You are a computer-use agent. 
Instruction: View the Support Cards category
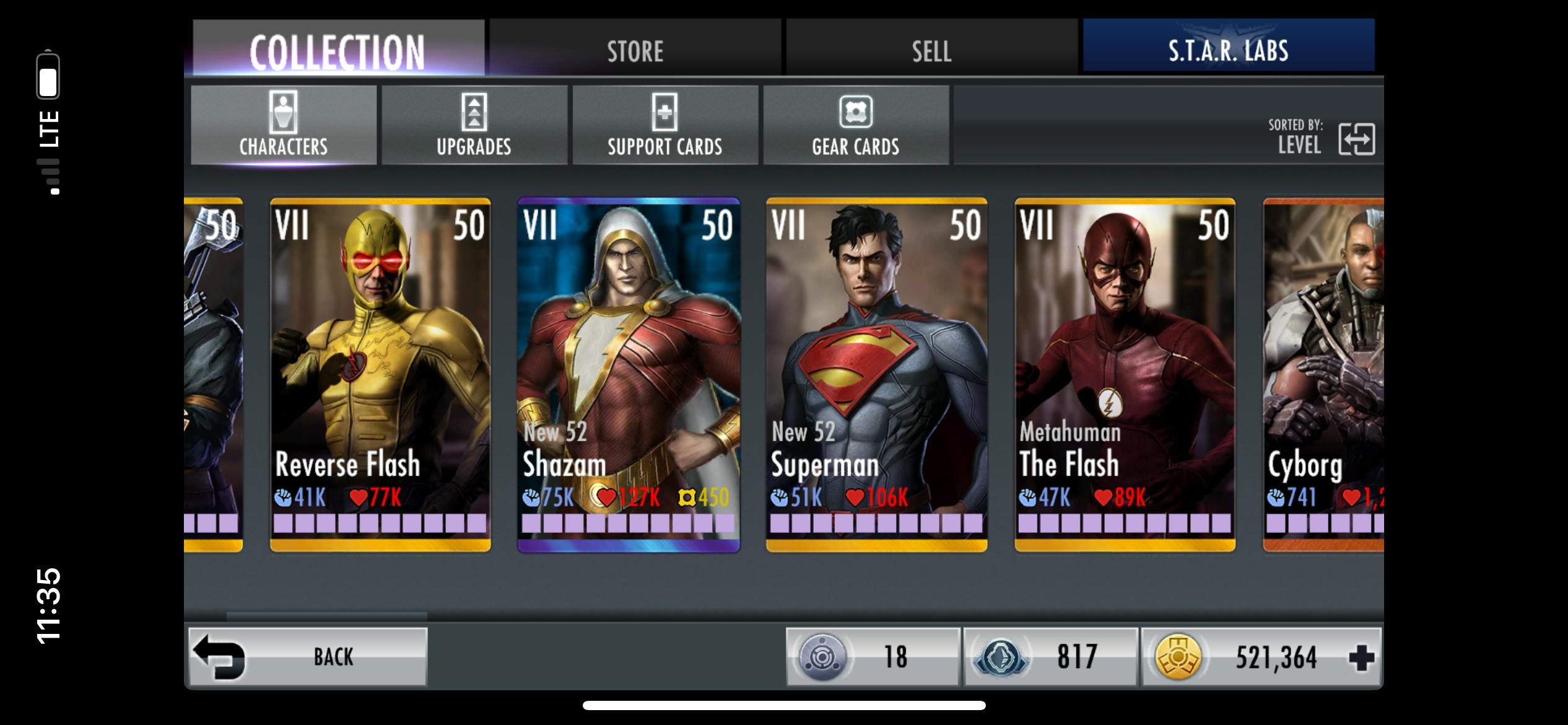[x=665, y=125]
